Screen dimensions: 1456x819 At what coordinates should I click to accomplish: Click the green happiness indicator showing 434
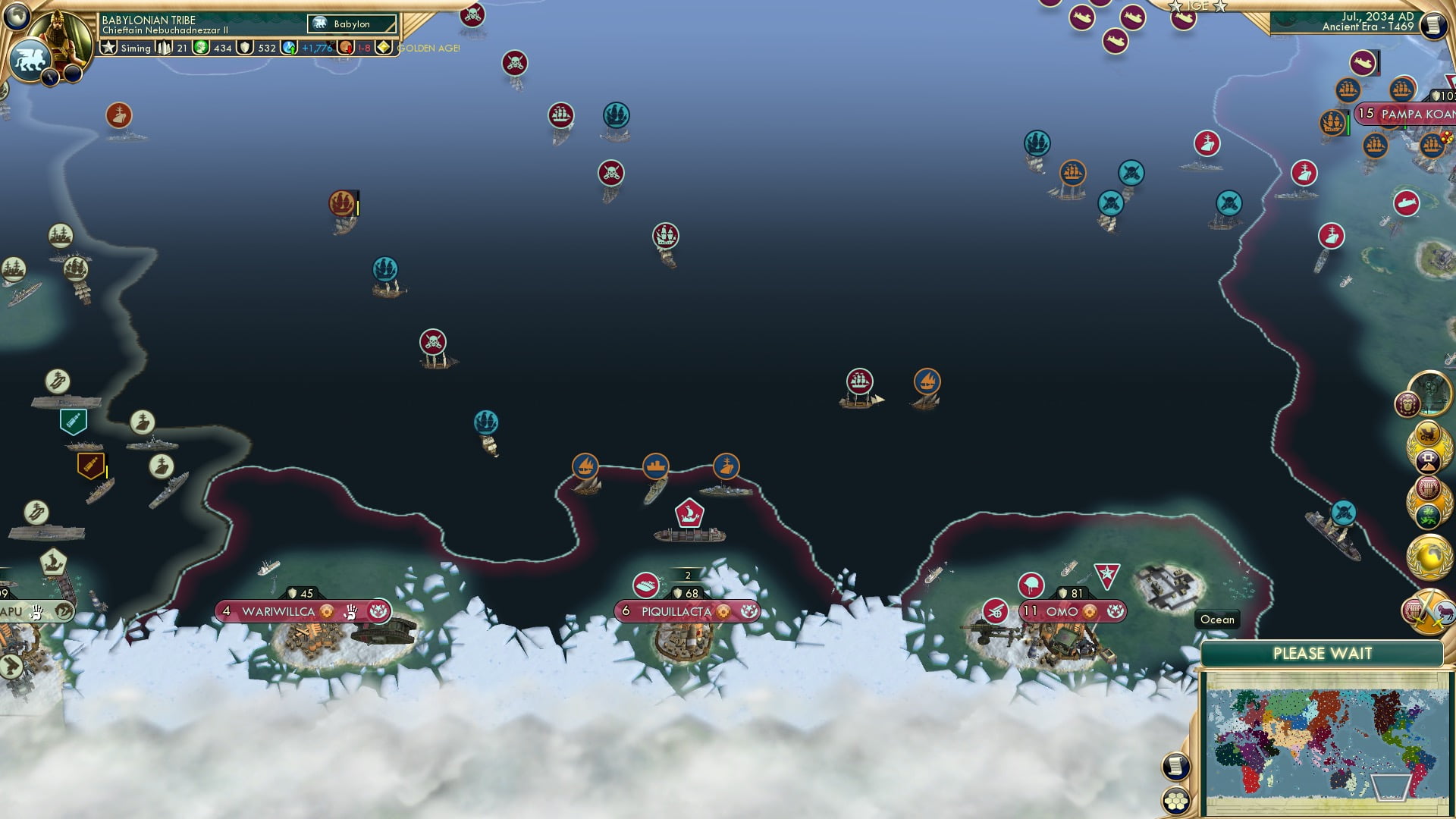point(201,48)
